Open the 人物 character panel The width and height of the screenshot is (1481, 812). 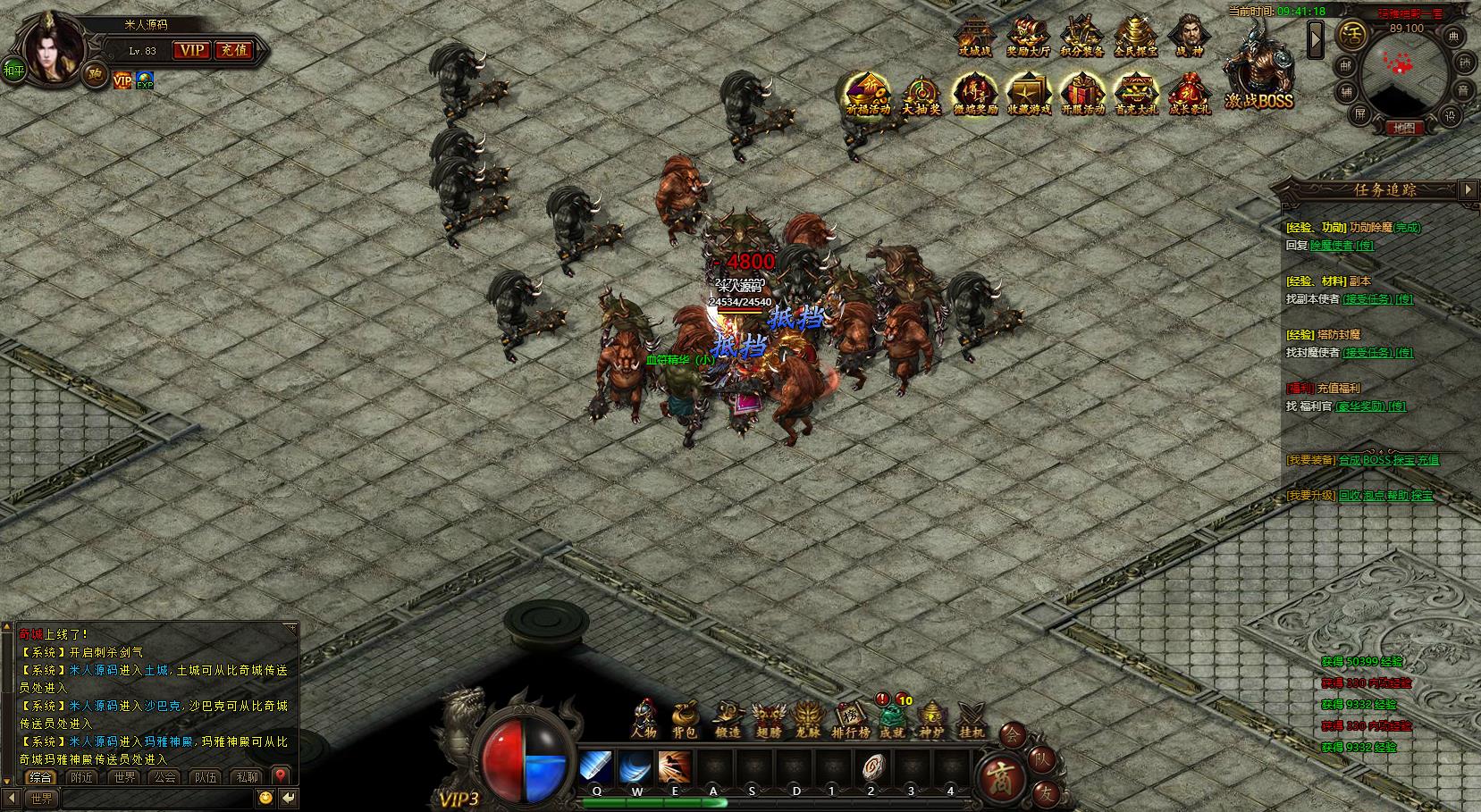point(644,717)
